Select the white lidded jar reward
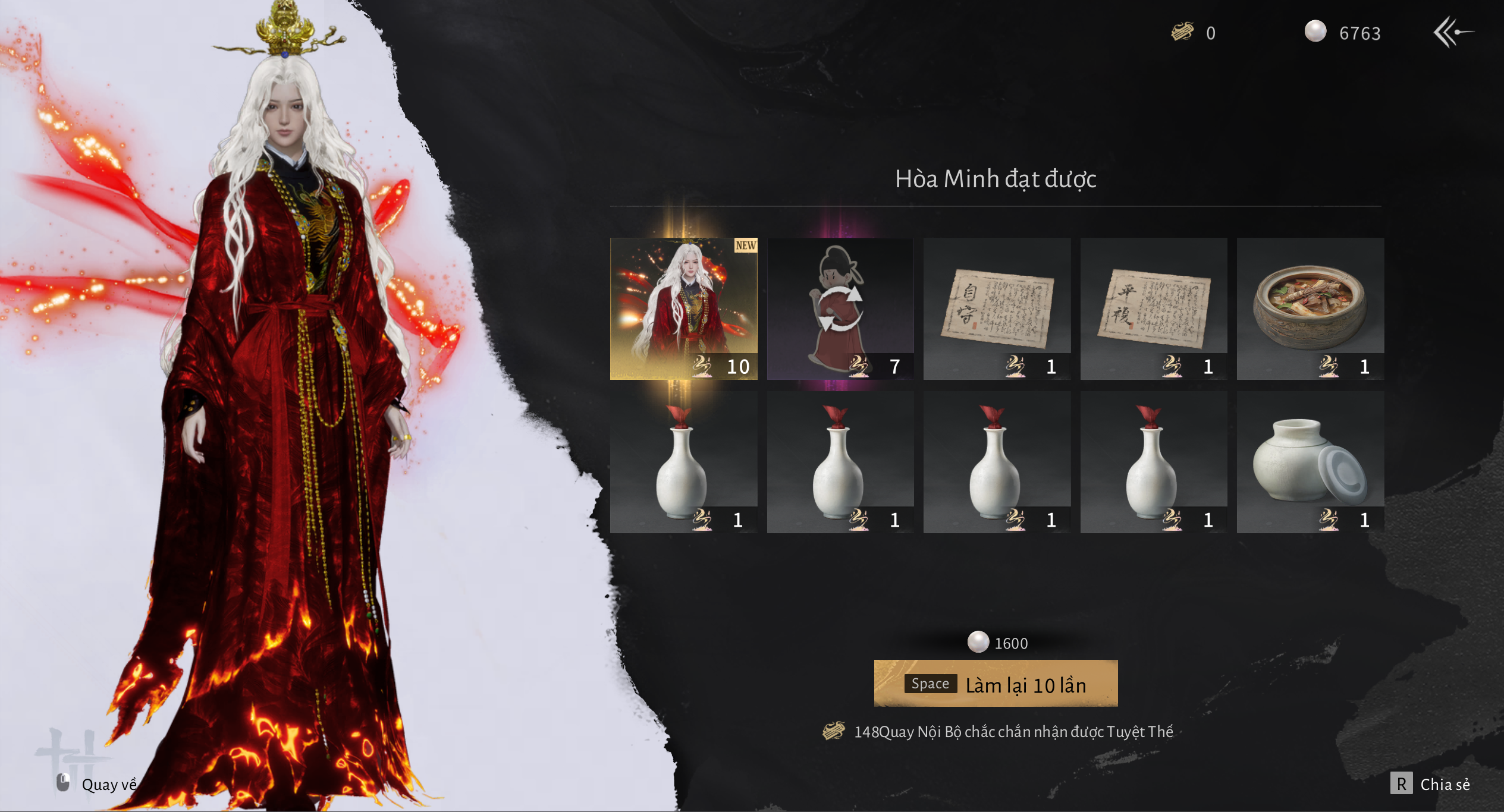This screenshot has height=812, width=1504. coord(1310,462)
